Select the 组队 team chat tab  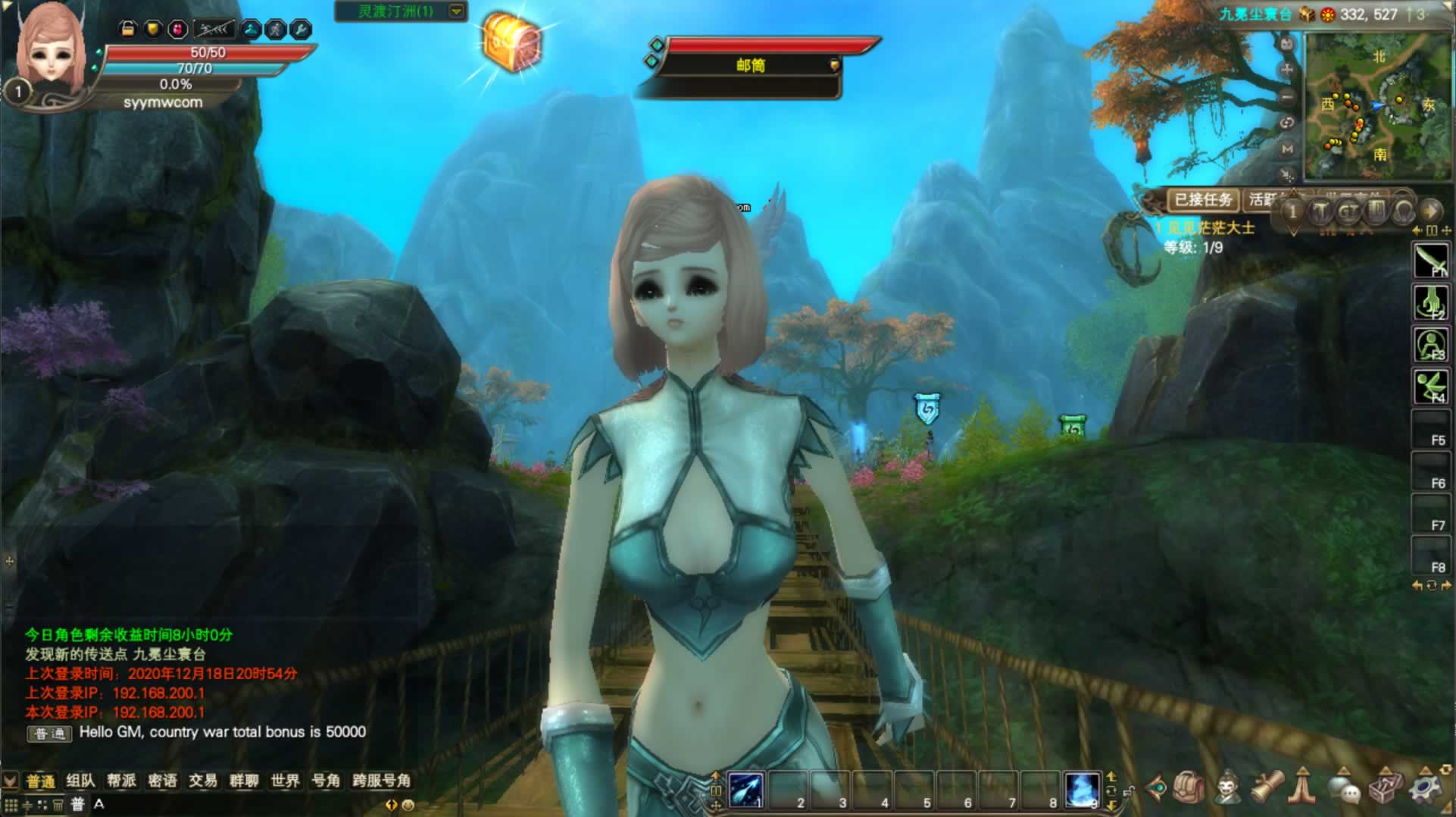tap(80, 781)
